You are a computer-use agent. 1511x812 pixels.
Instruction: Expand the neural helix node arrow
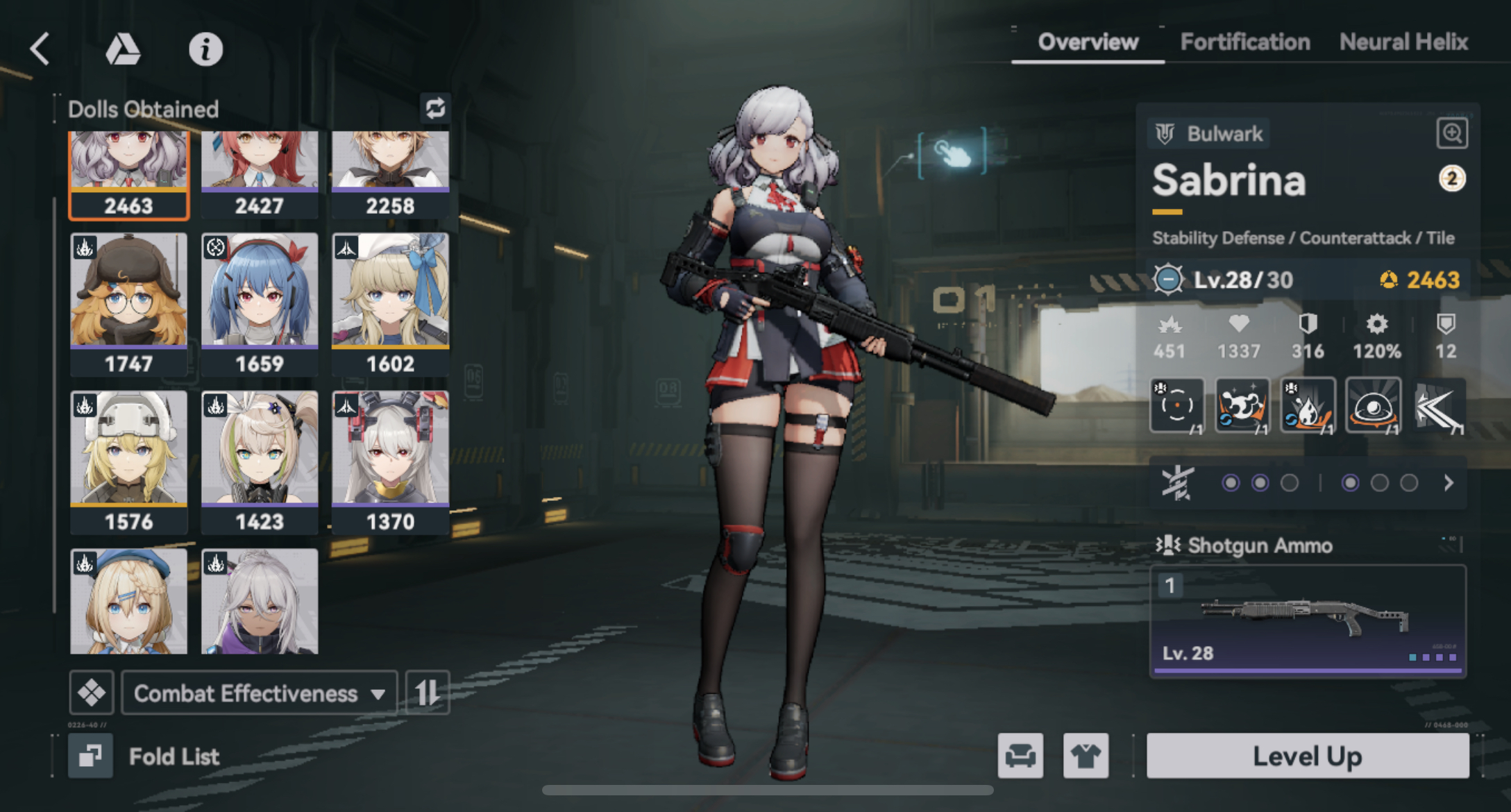(1449, 483)
